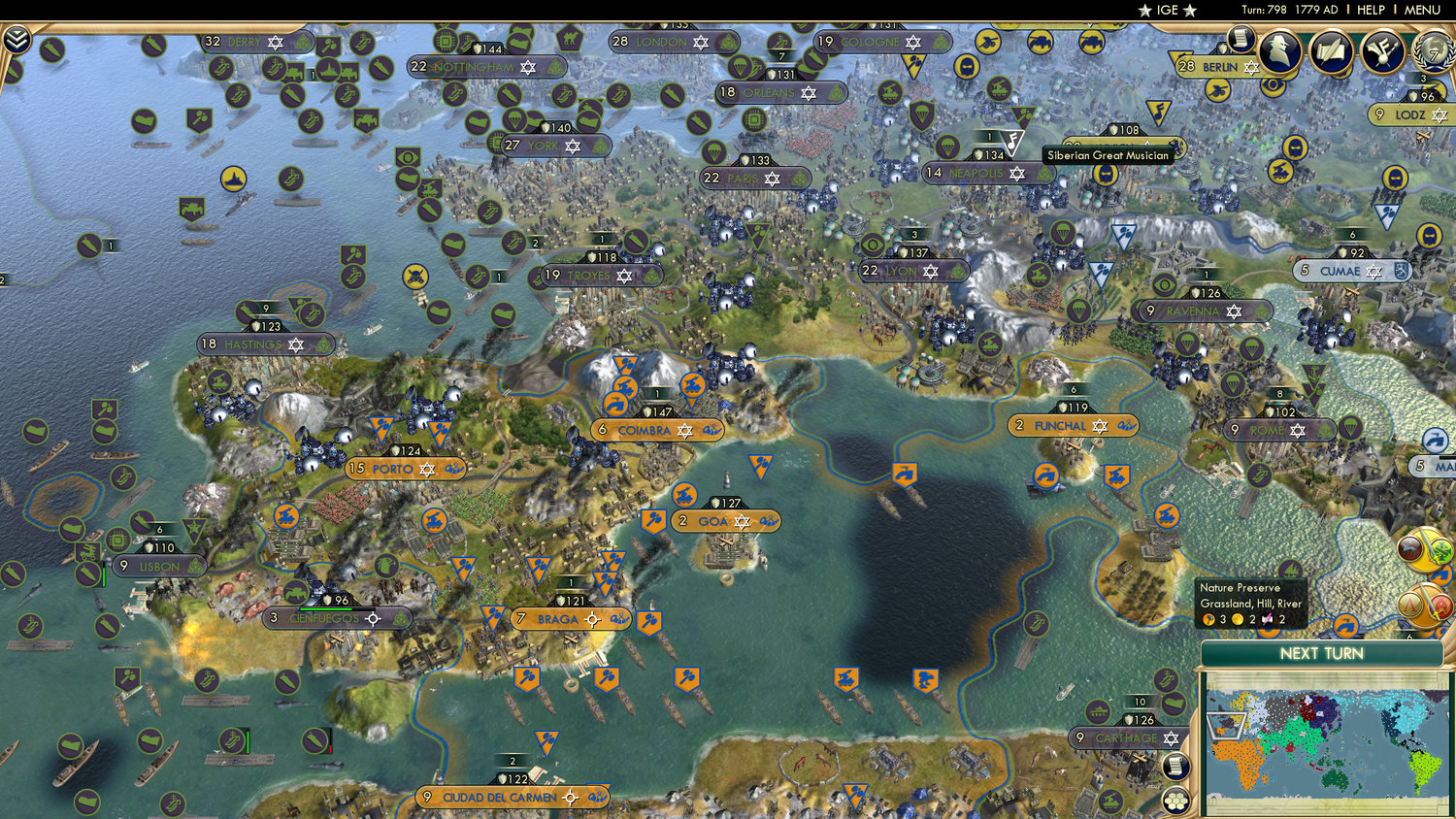
Task: Select the yellow cannon unit icon below Berlin
Action: (x=1217, y=89)
